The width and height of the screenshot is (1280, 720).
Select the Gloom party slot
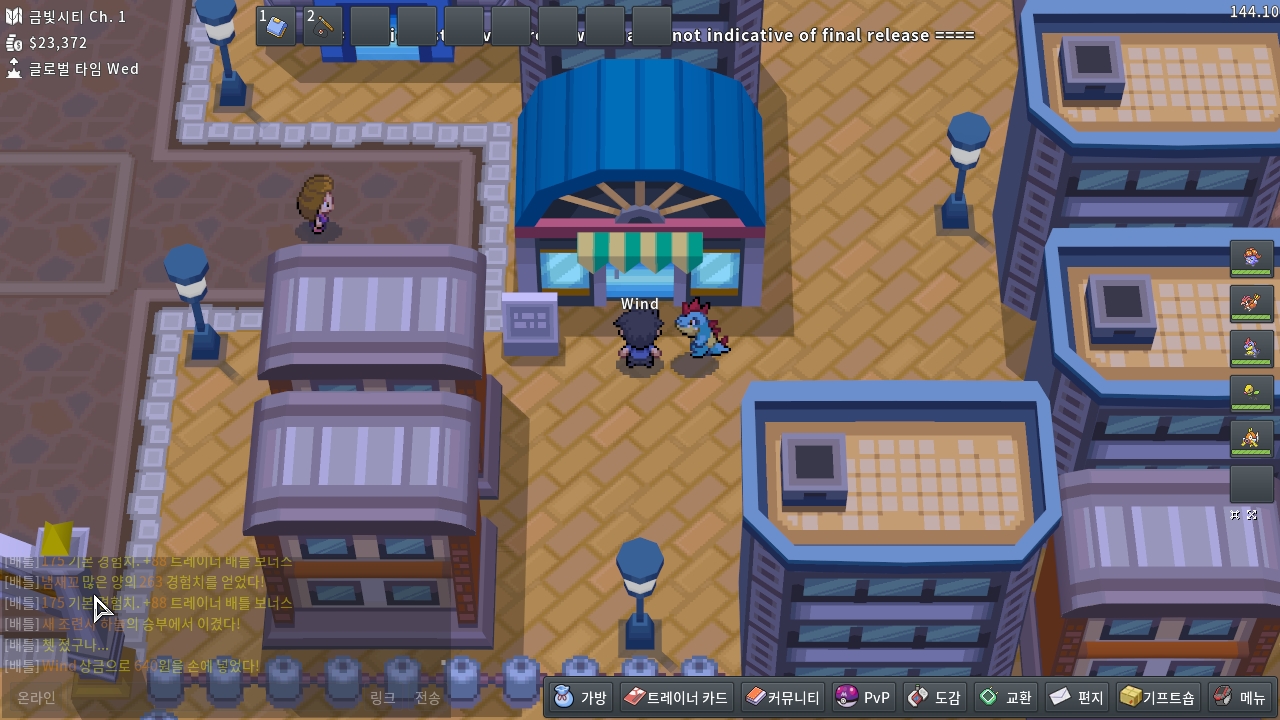1251,260
